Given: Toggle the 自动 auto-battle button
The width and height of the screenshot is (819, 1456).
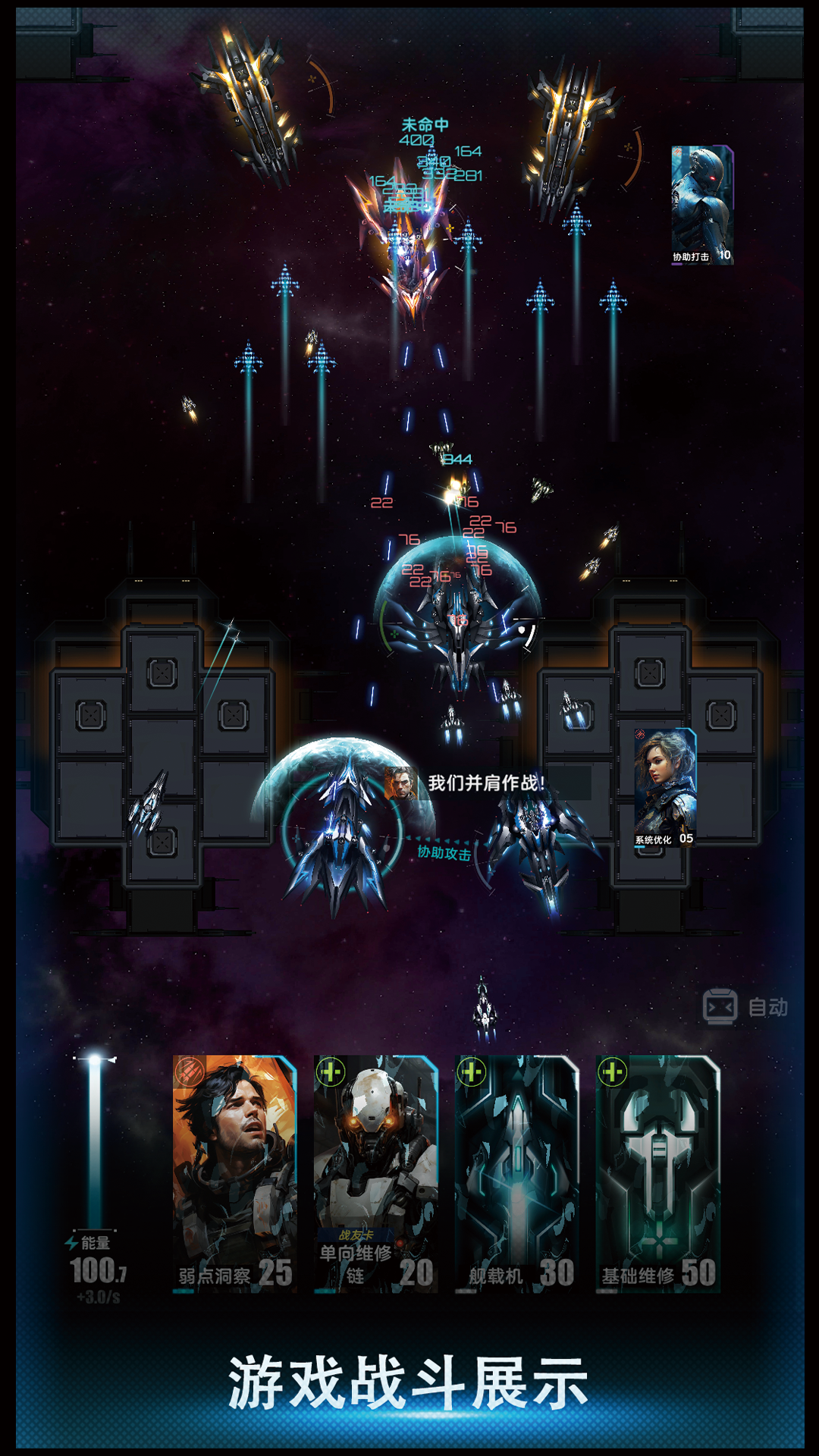Looking at the screenshot, I should (745, 1007).
